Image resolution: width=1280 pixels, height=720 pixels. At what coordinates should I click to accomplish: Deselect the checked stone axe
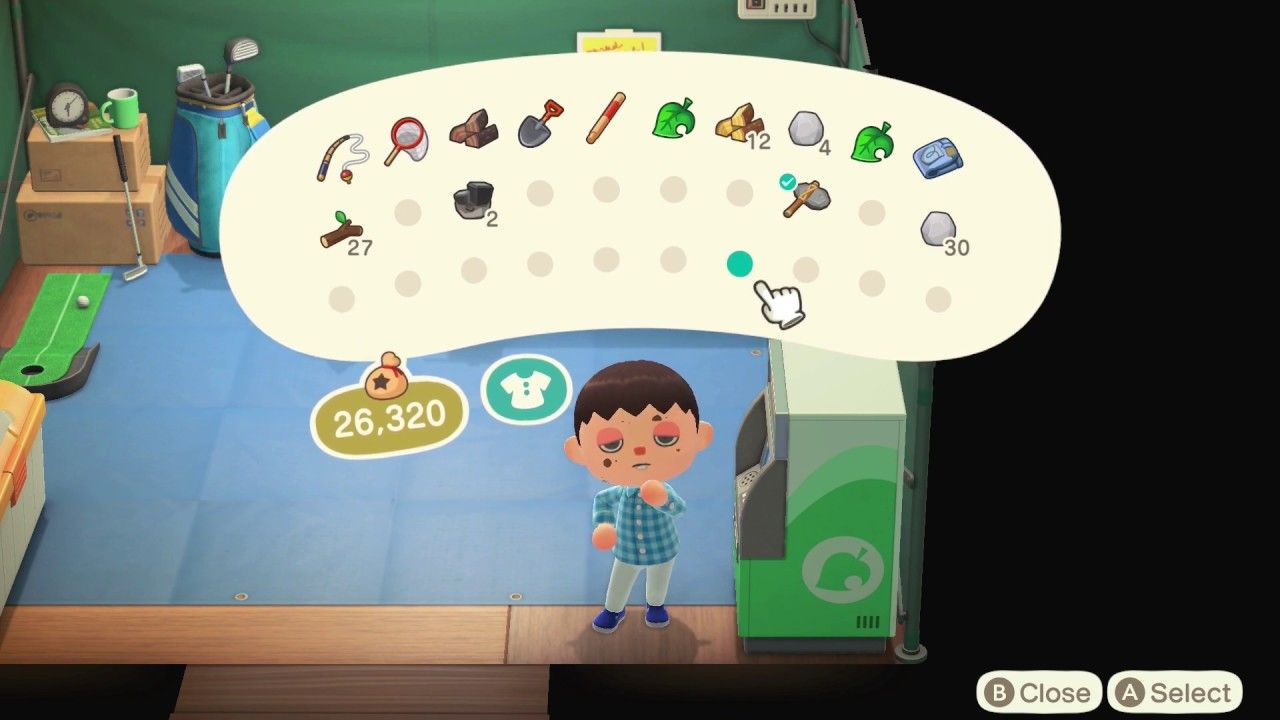click(x=805, y=198)
